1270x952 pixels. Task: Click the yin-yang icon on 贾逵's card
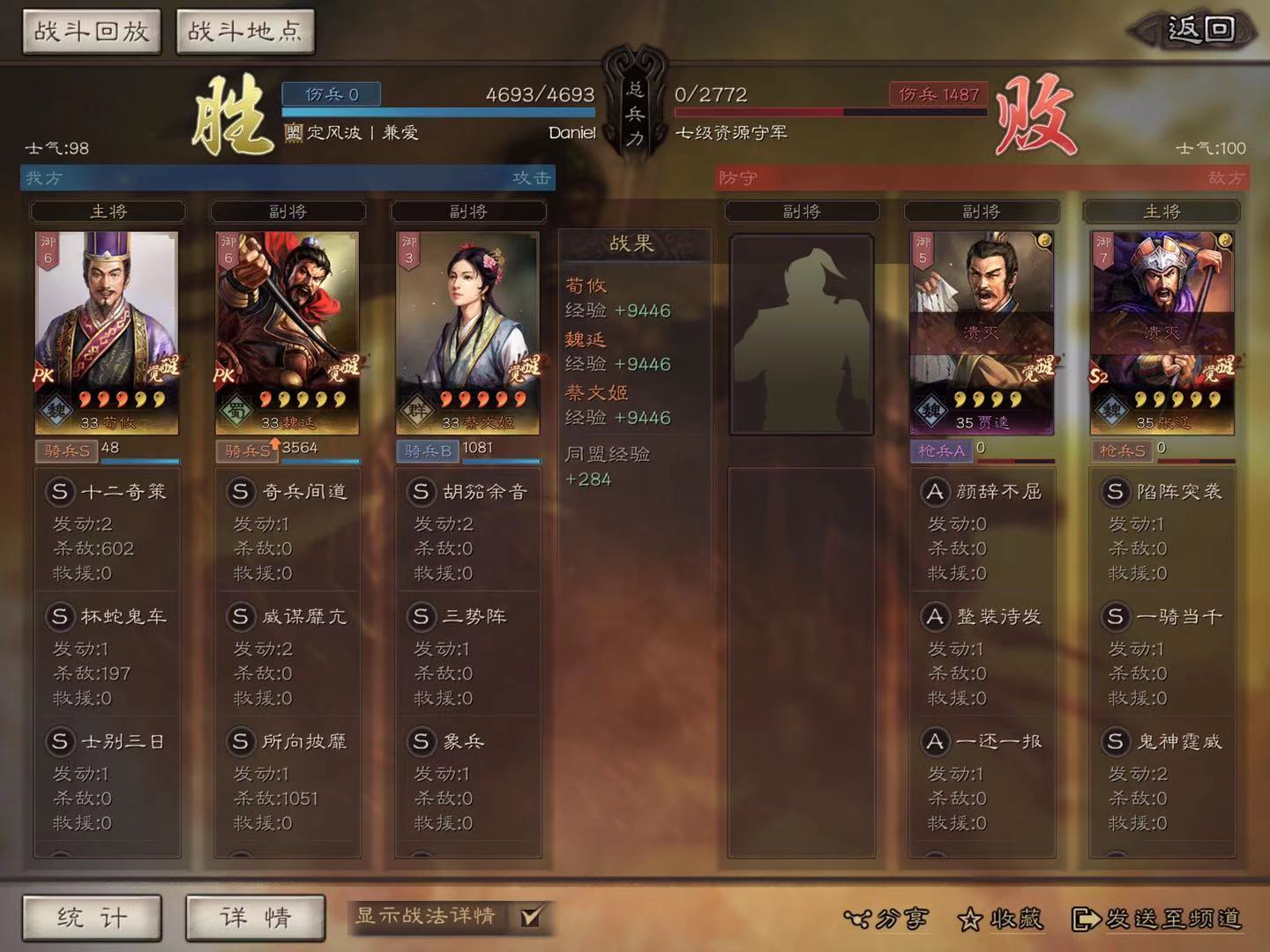click(1042, 238)
